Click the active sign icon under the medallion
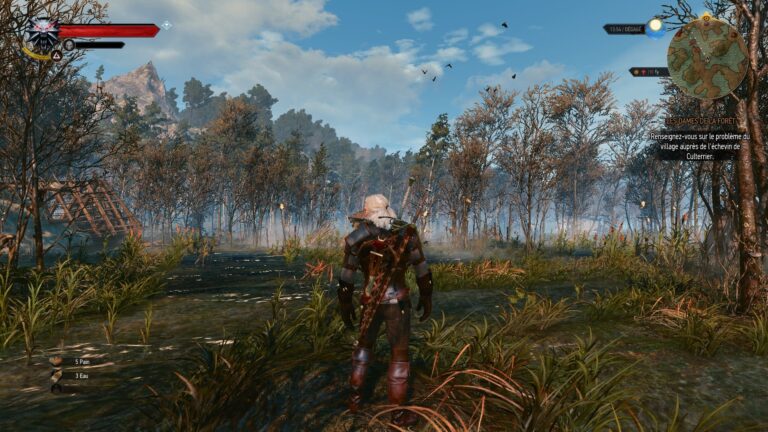The height and width of the screenshot is (432, 768). pos(57,56)
